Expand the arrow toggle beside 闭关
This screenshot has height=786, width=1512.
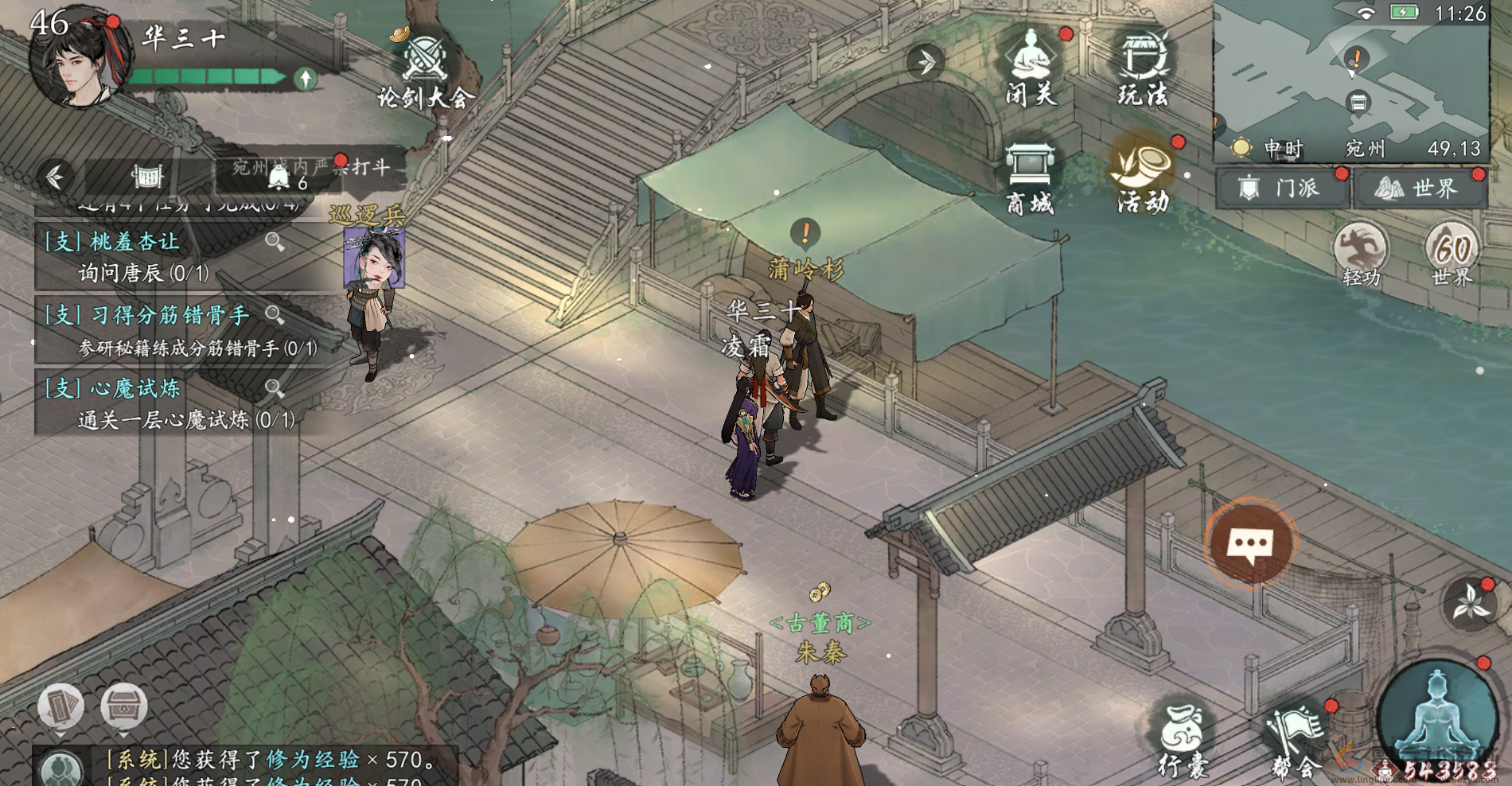[x=926, y=62]
